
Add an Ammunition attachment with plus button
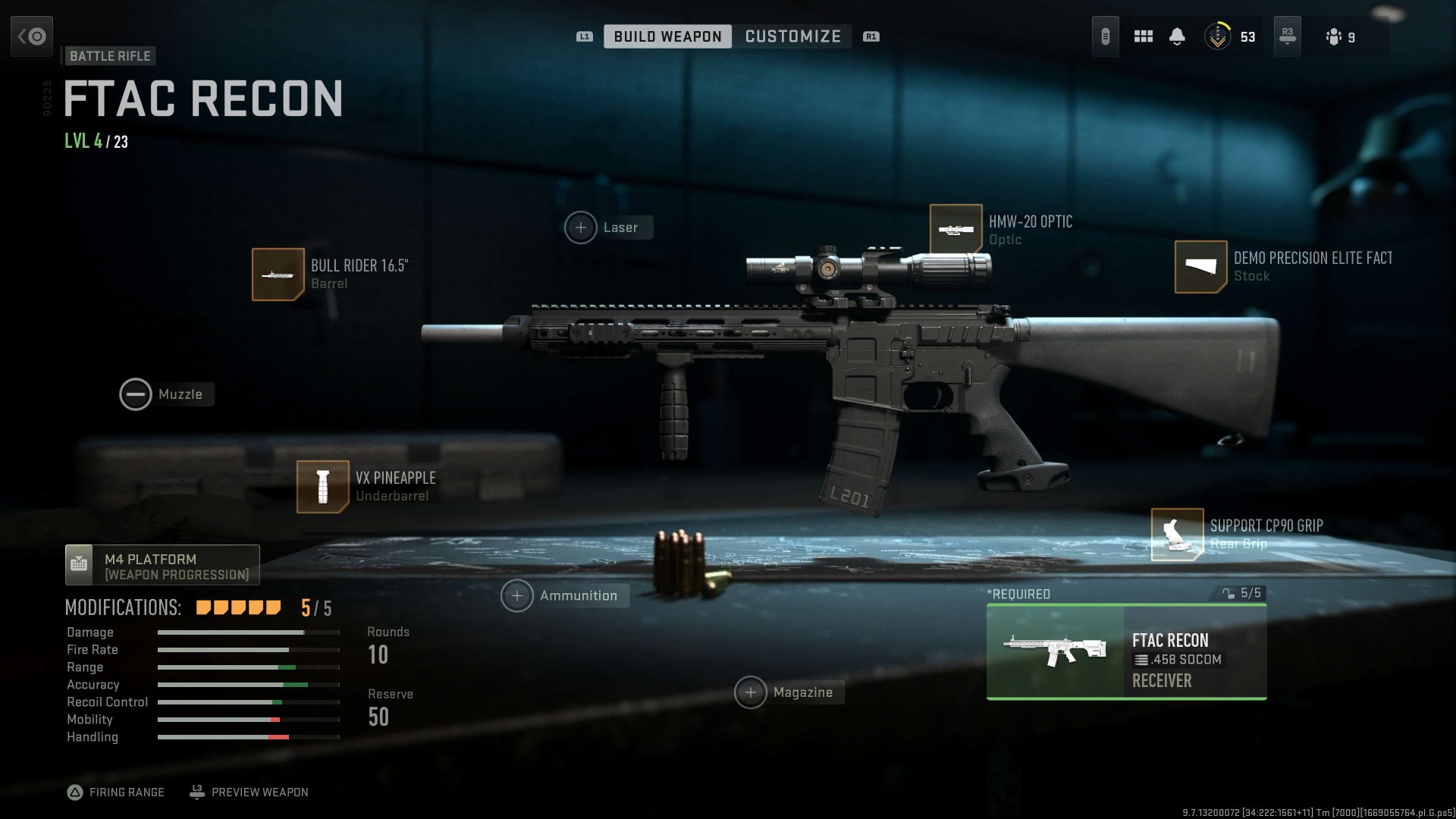pyautogui.click(x=517, y=596)
